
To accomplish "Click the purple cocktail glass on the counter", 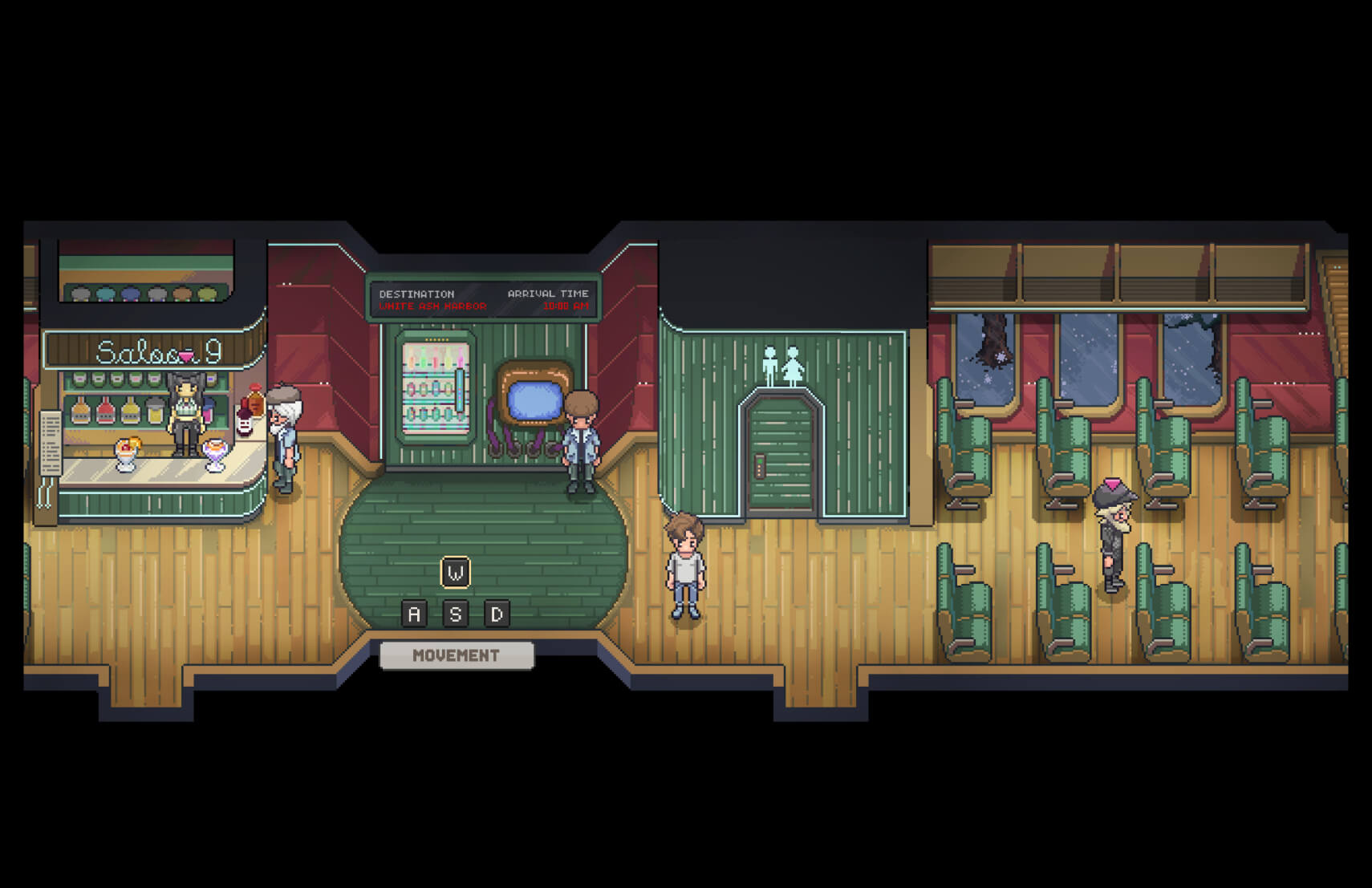I will pos(215,455).
